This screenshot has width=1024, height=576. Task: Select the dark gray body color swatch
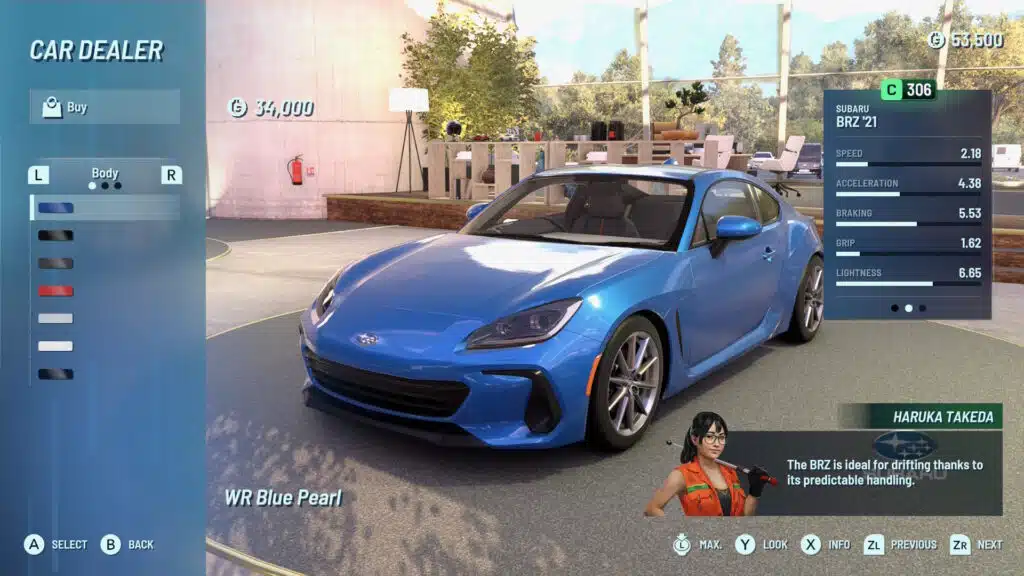pos(56,263)
